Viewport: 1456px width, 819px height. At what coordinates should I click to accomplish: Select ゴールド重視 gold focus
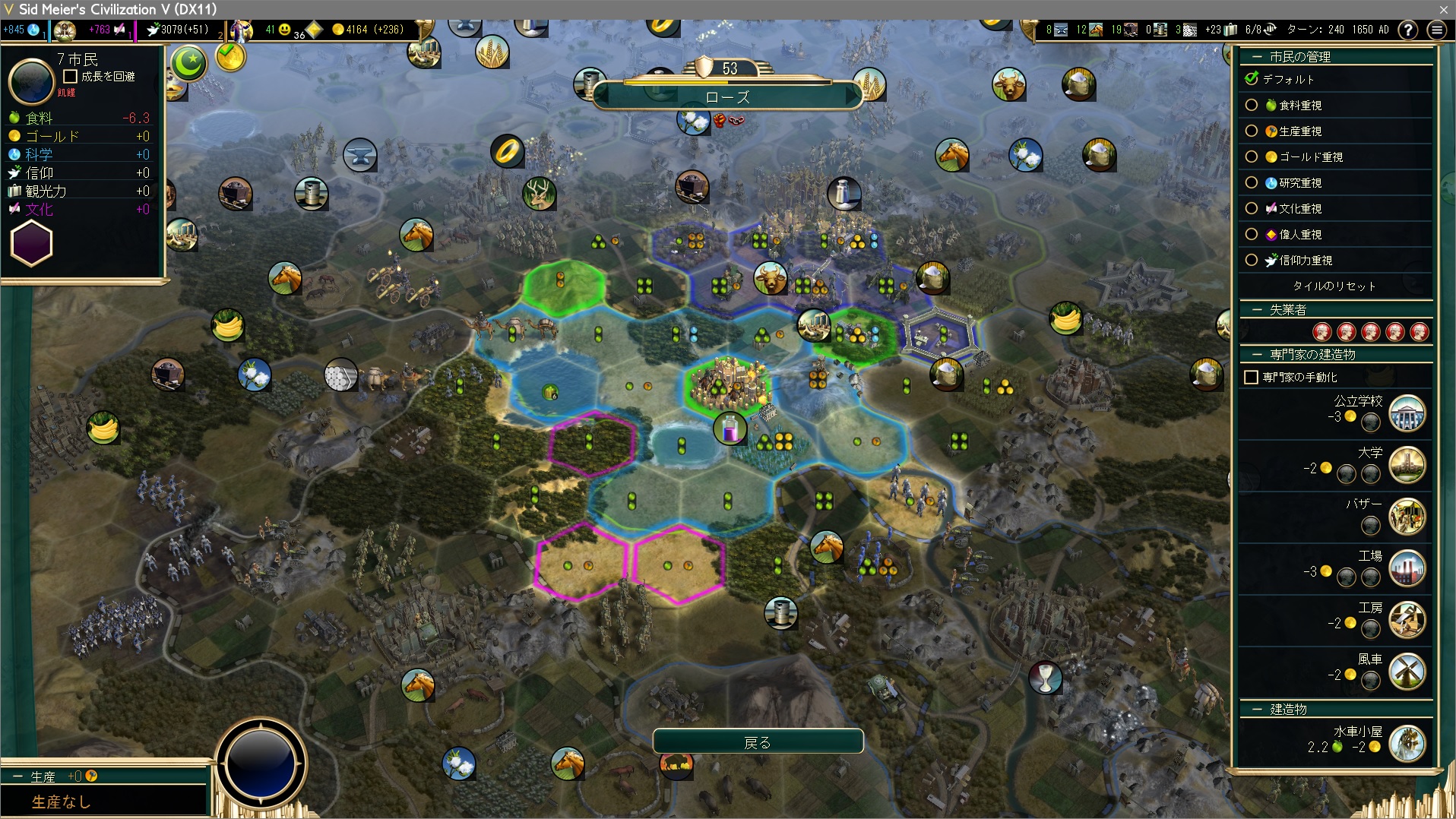(x=1252, y=157)
